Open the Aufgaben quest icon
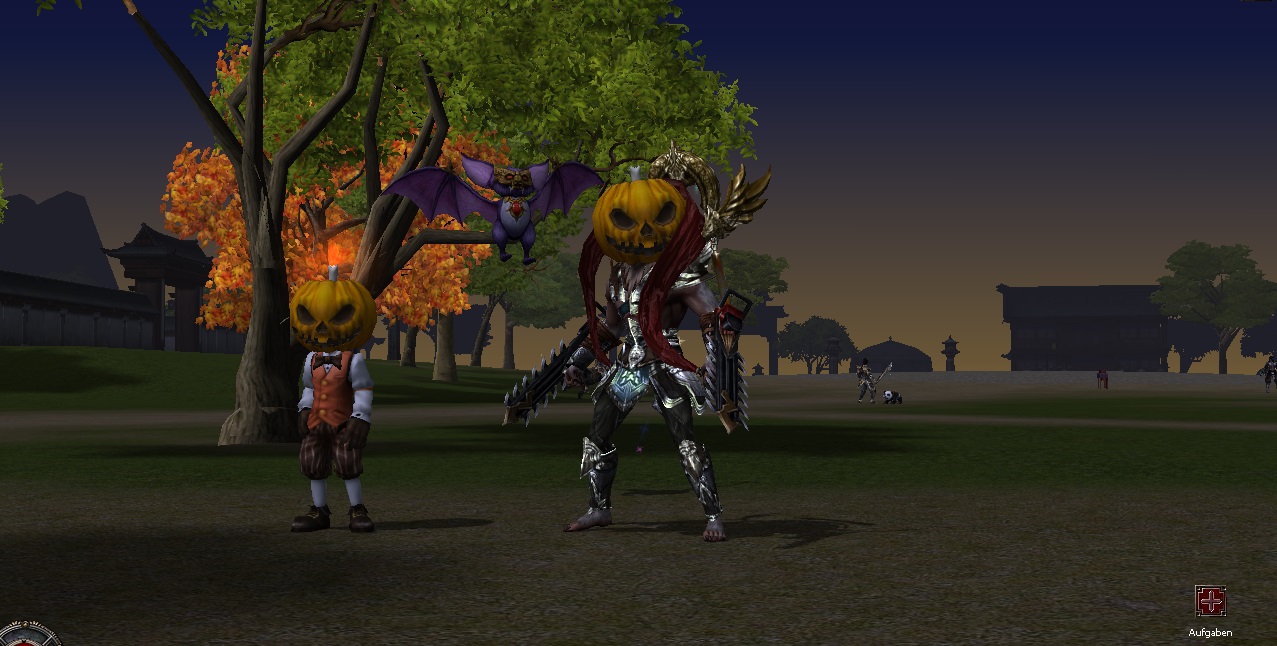This screenshot has width=1277, height=646. [x=1210, y=601]
